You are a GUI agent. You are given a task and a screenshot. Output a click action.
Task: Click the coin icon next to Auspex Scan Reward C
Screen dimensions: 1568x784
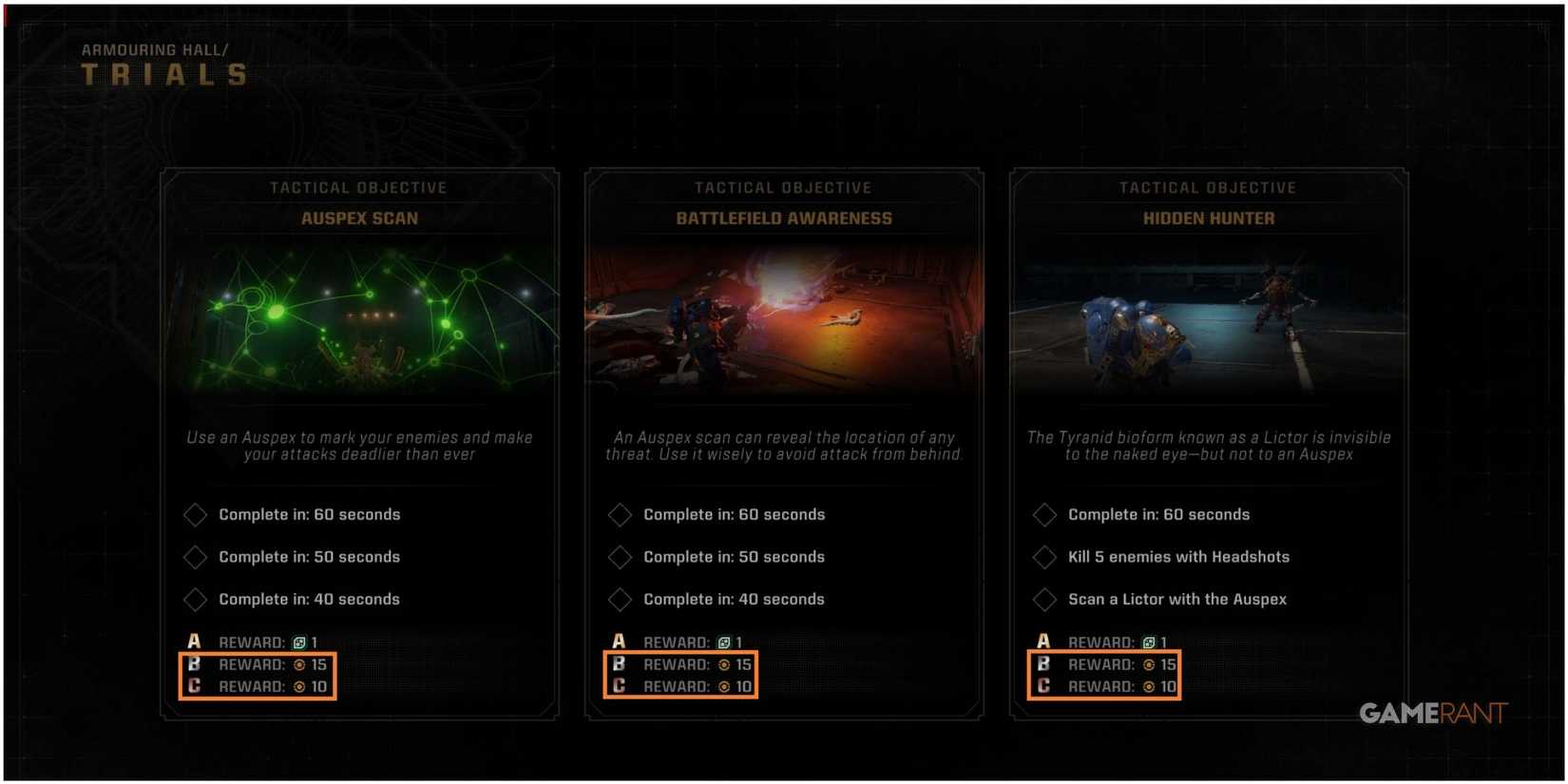[x=300, y=688]
